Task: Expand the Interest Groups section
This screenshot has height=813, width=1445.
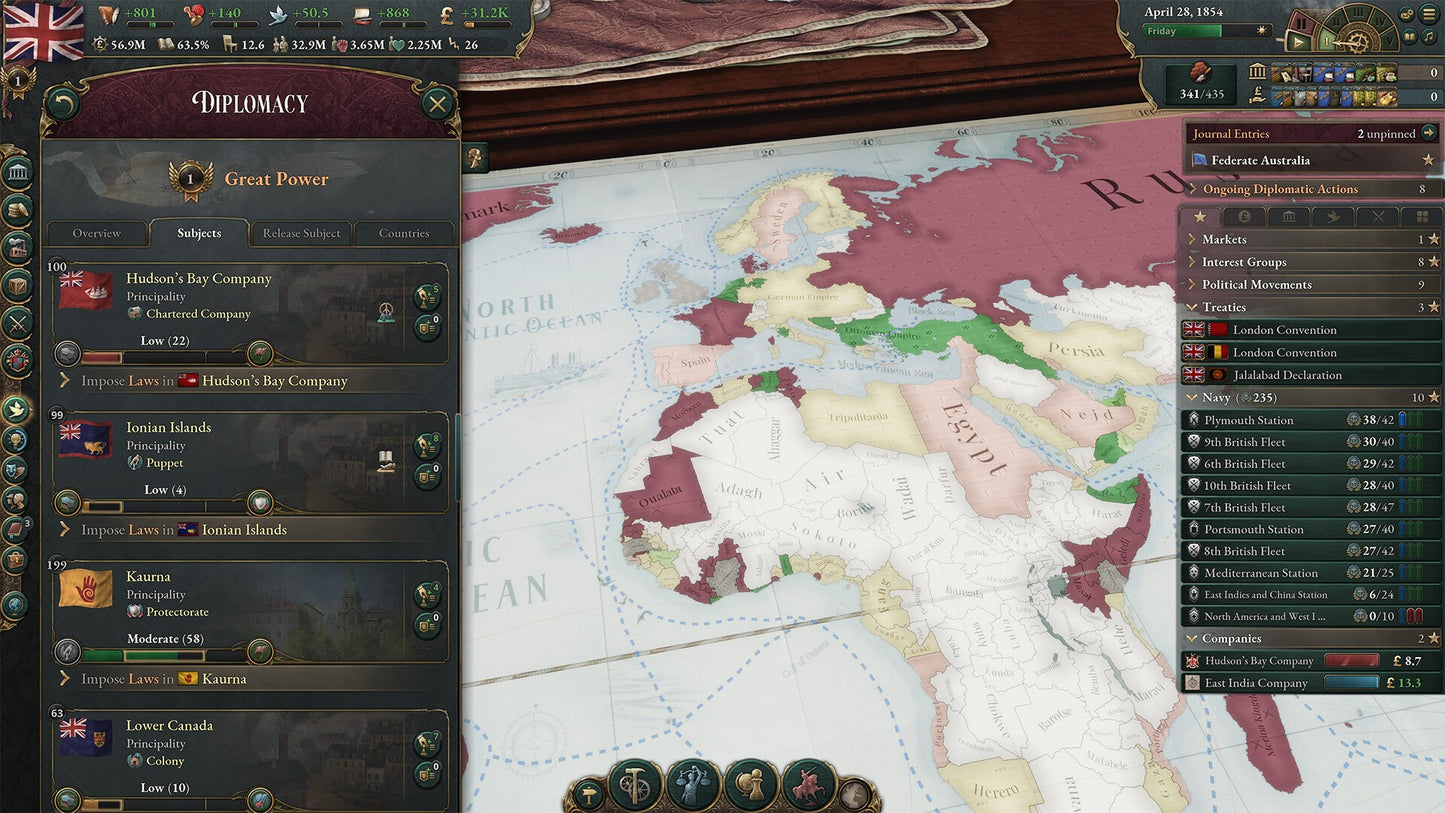Action: pos(1190,261)
